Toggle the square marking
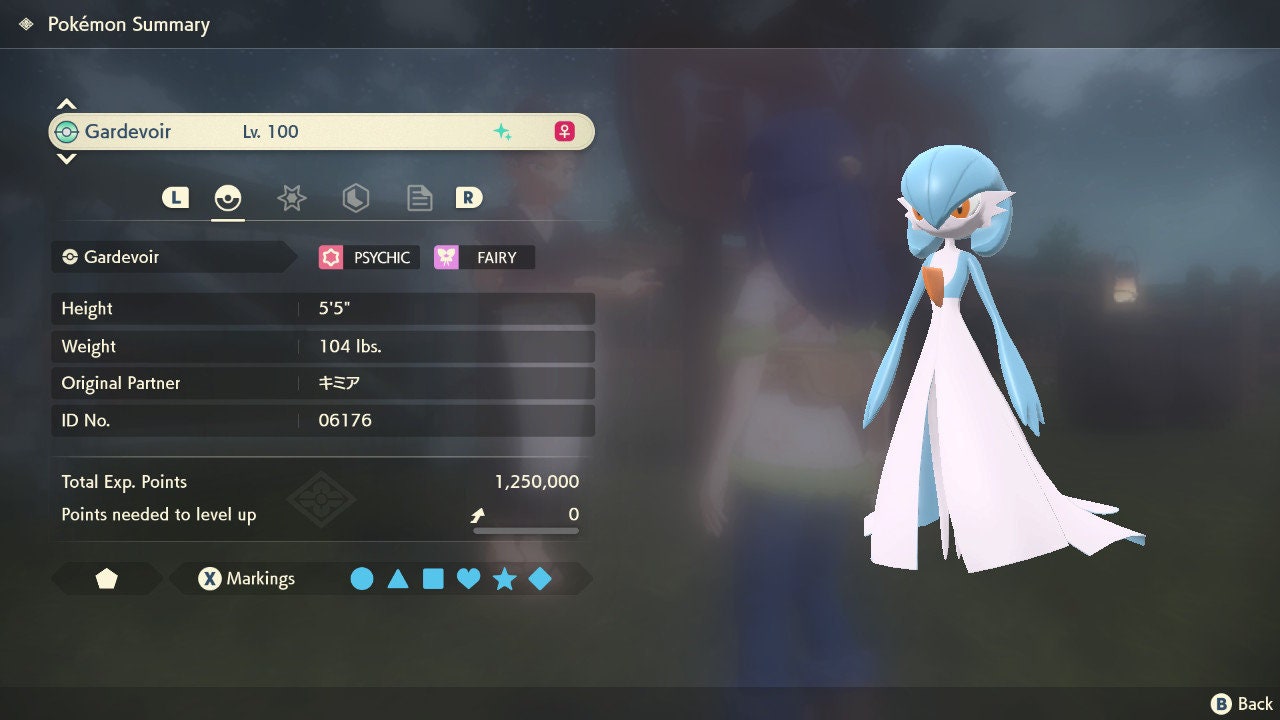 433,579
